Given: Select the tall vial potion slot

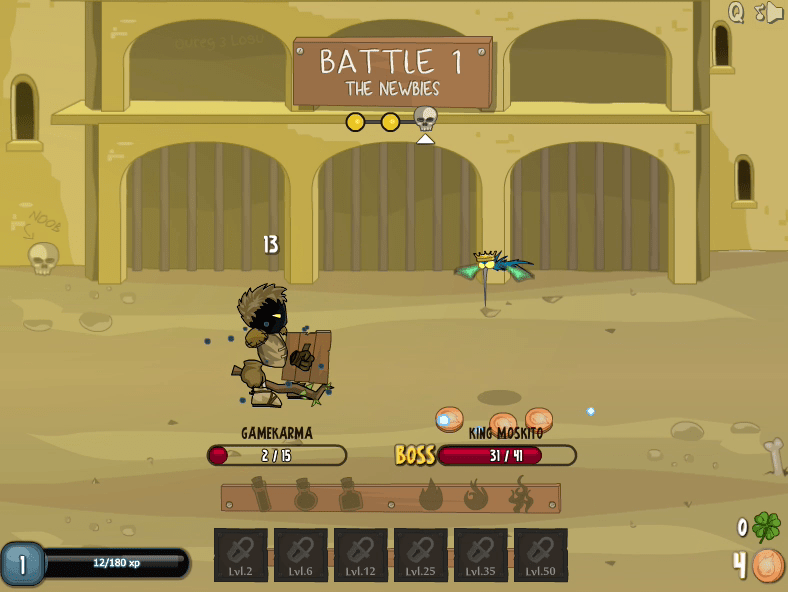Looking at the screenshot, I should click(x=262, y=494).
